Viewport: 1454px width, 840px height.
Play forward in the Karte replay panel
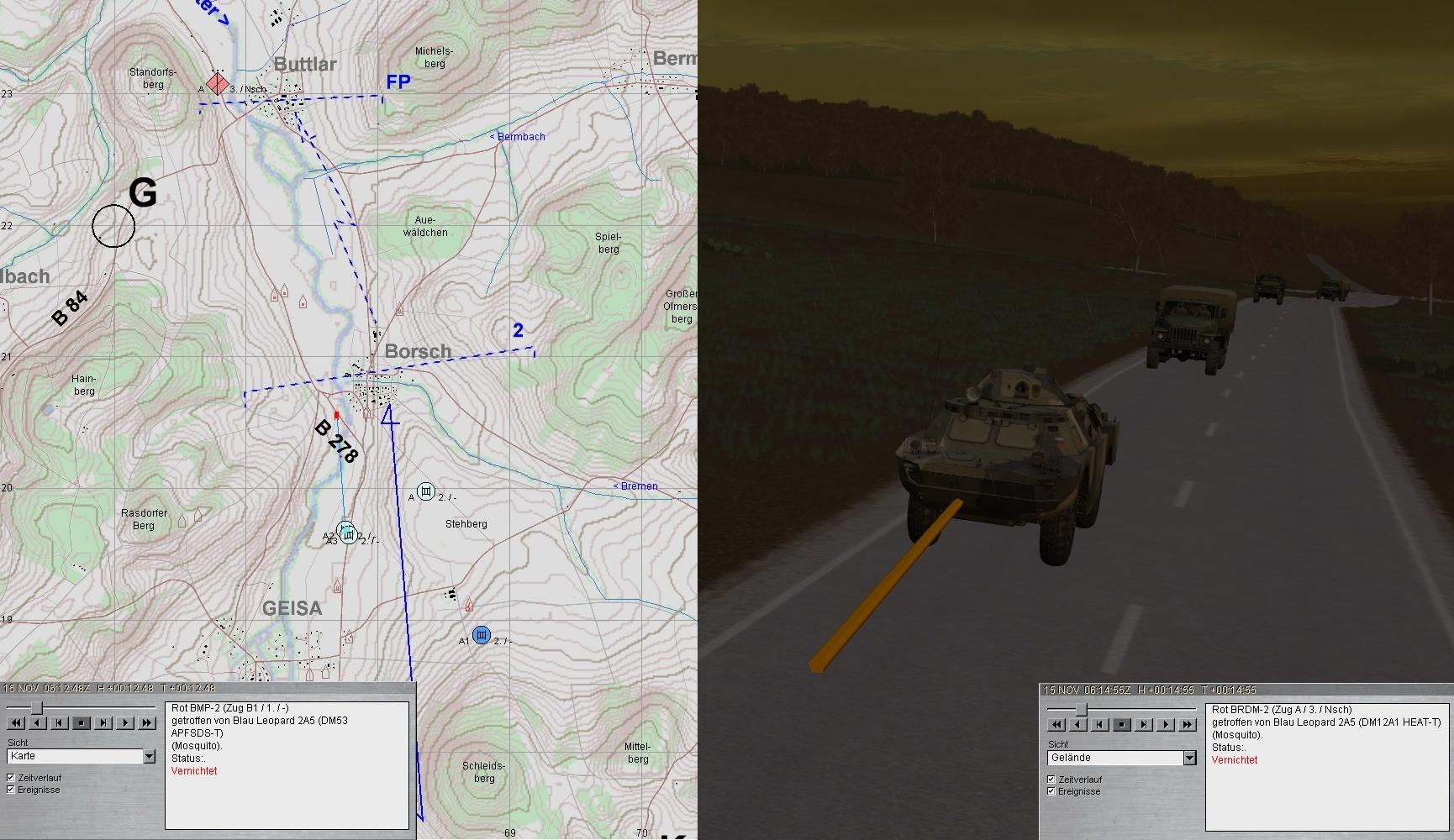(125, 722)
